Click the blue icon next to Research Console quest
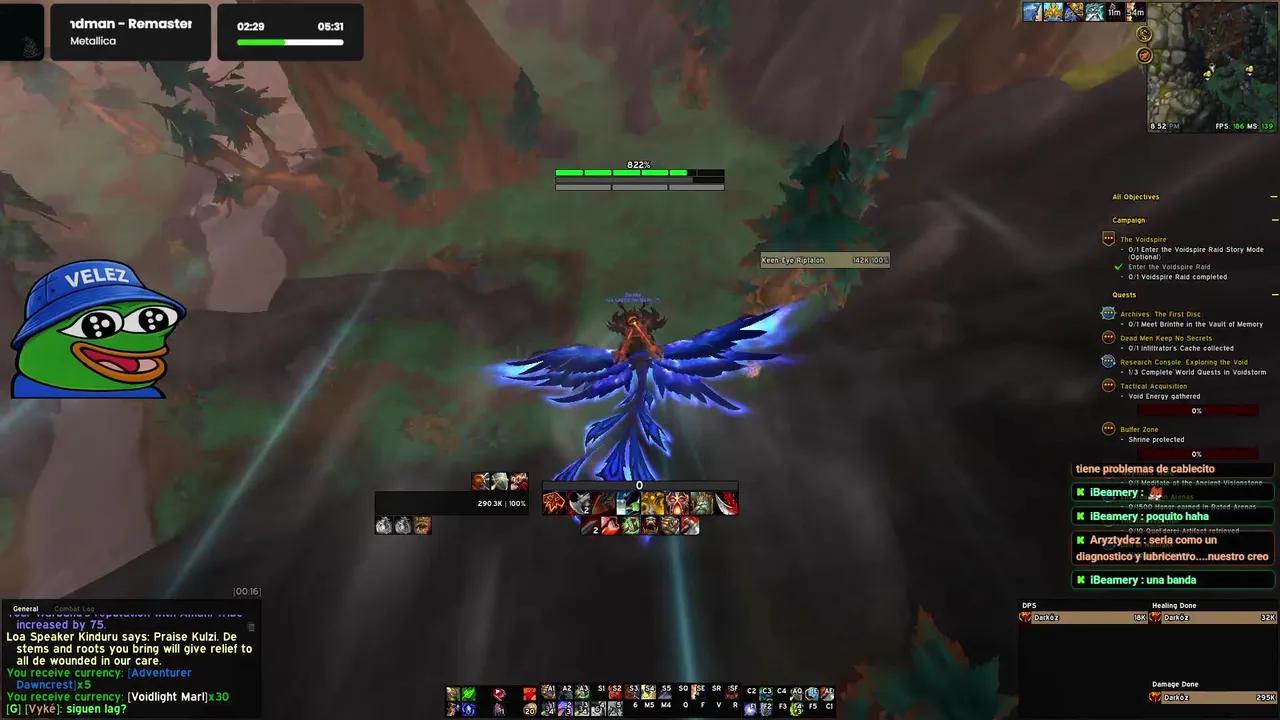Image resolution: width=1280 pixels, height=720 pixels. (x=1108, y=362)
